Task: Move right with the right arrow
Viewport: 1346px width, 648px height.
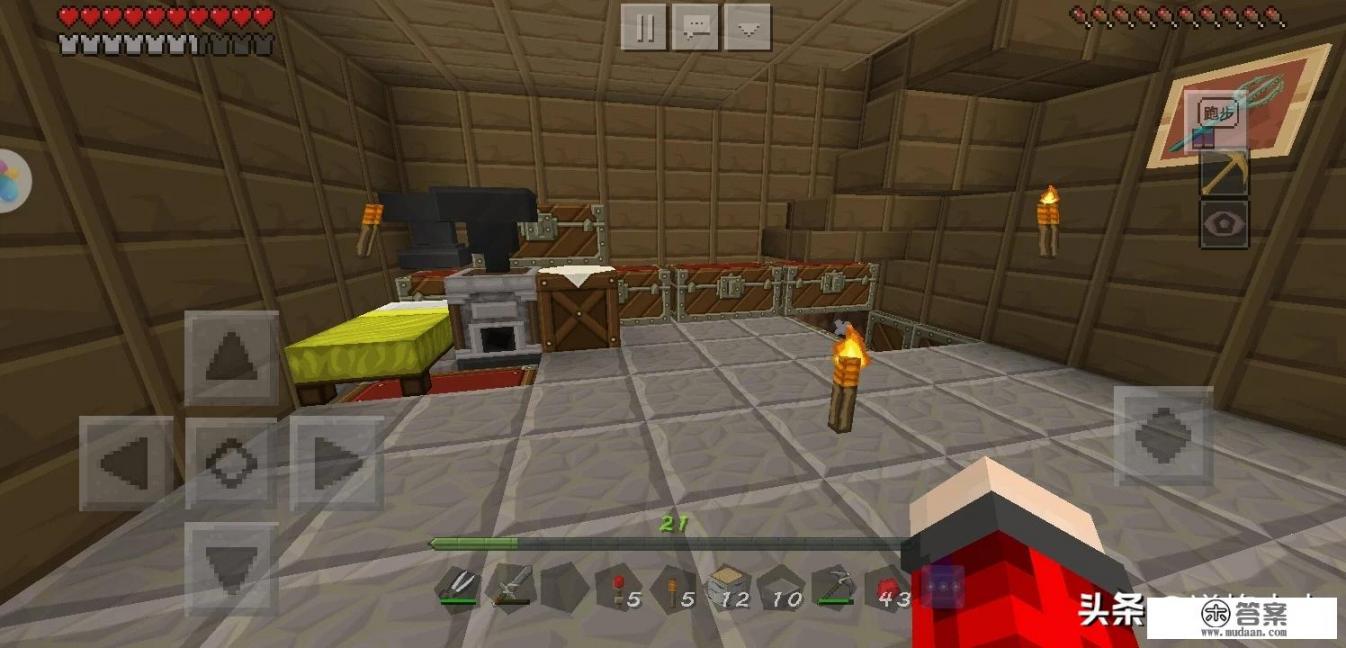Action: [336, 462]
